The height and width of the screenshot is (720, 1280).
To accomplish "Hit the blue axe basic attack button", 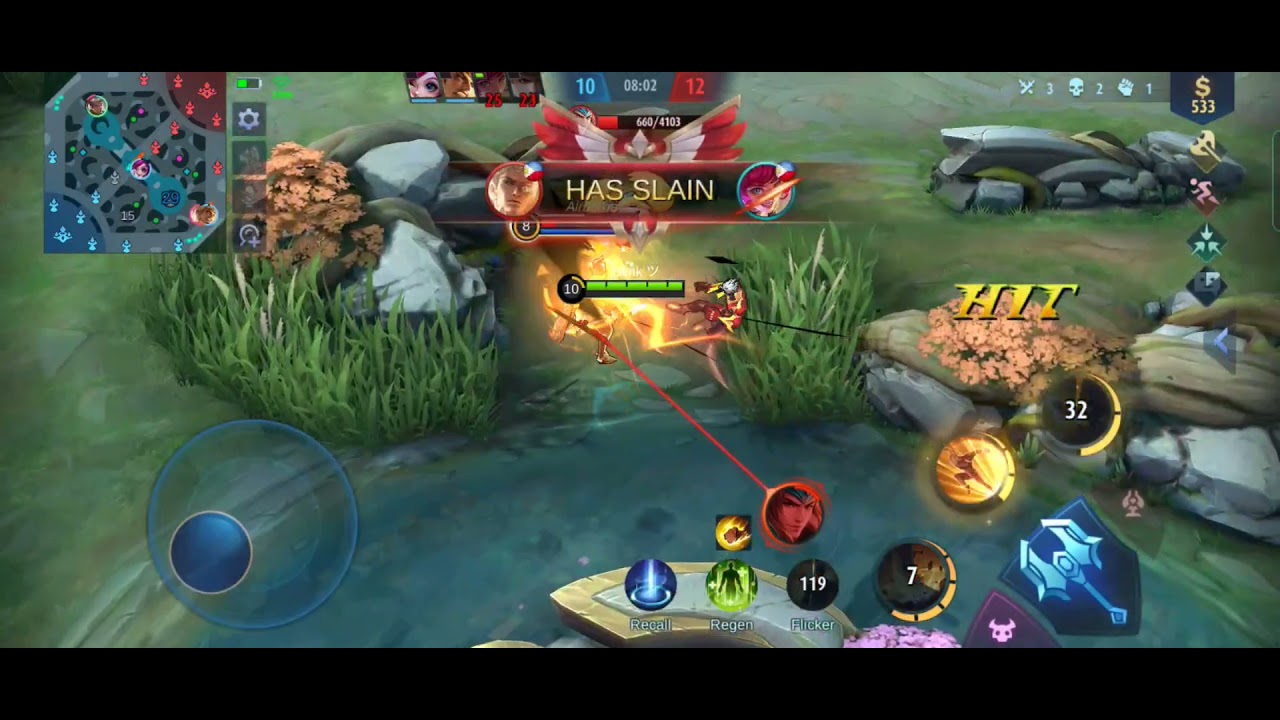I will (x=1076, y=566).
